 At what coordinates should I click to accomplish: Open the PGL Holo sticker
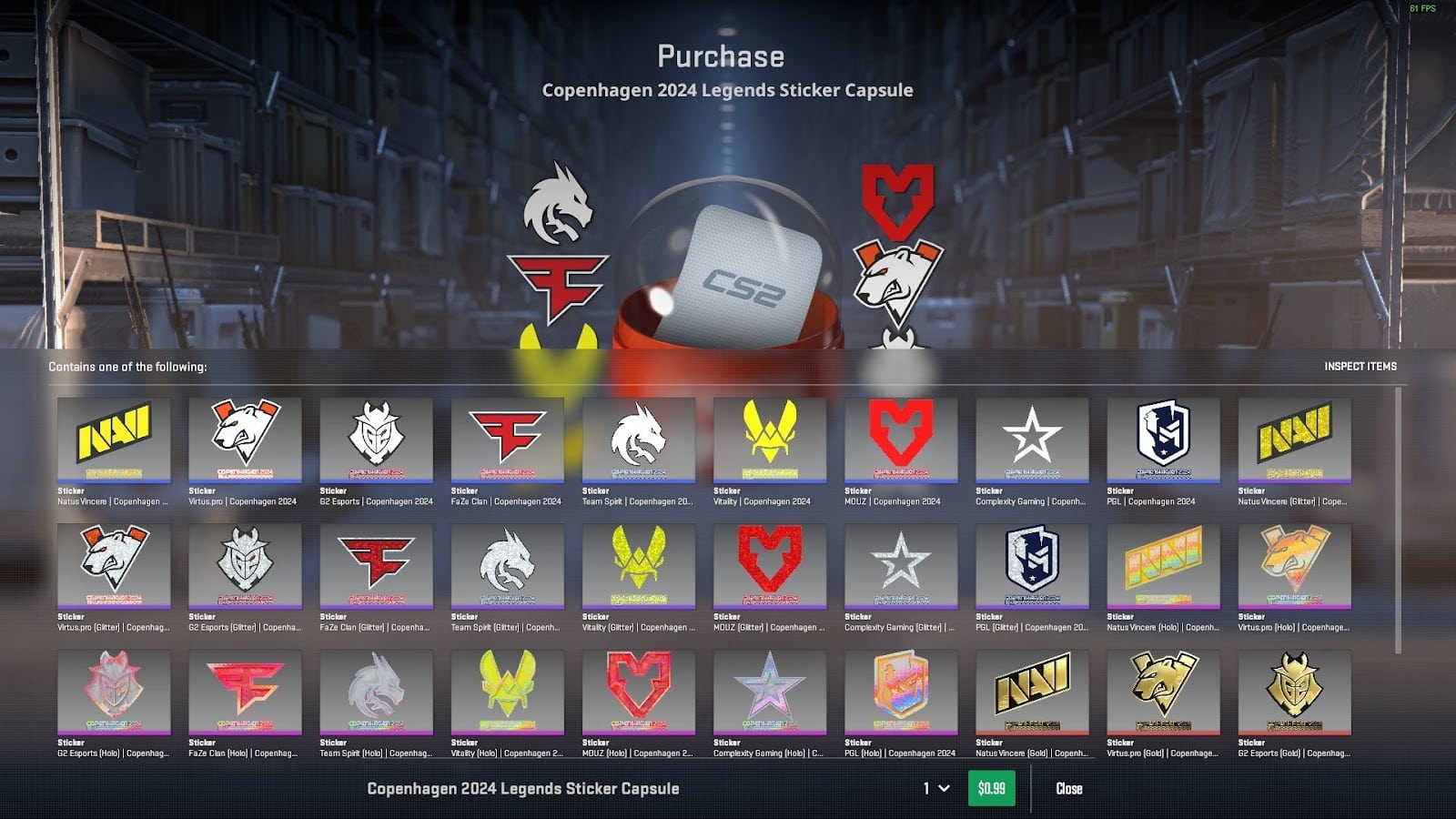click(901, 694)
